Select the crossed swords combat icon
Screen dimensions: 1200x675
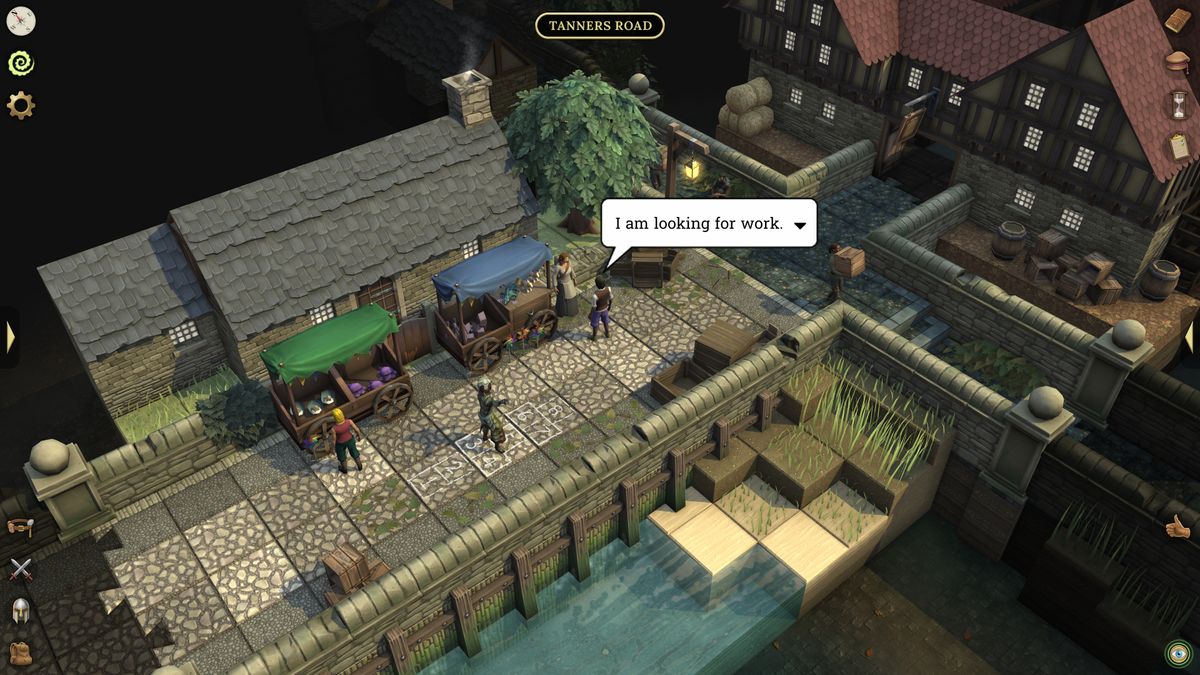[x=20, y=569]
